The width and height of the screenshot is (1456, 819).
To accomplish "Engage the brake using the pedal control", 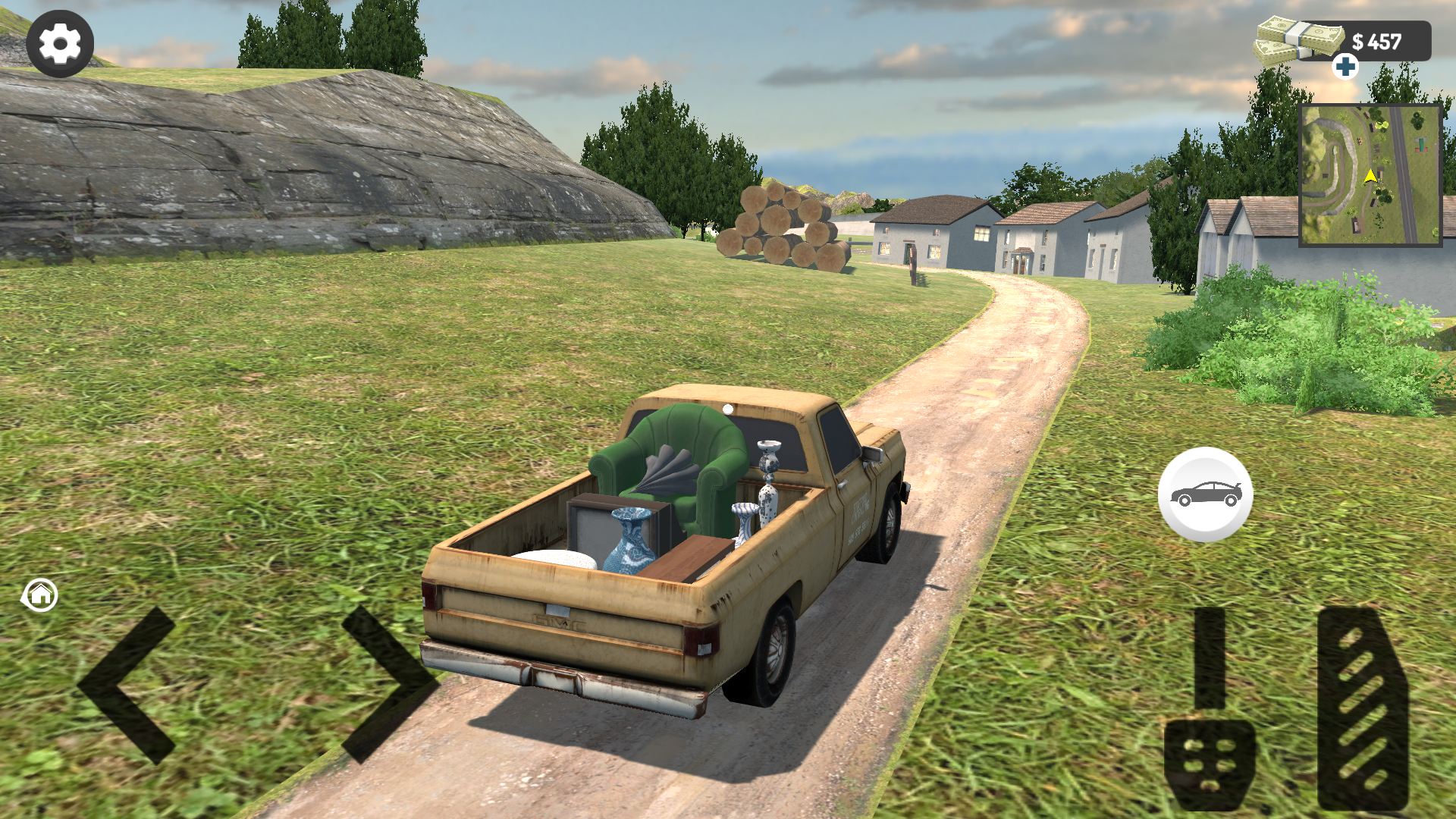I will coord(1210,732).
